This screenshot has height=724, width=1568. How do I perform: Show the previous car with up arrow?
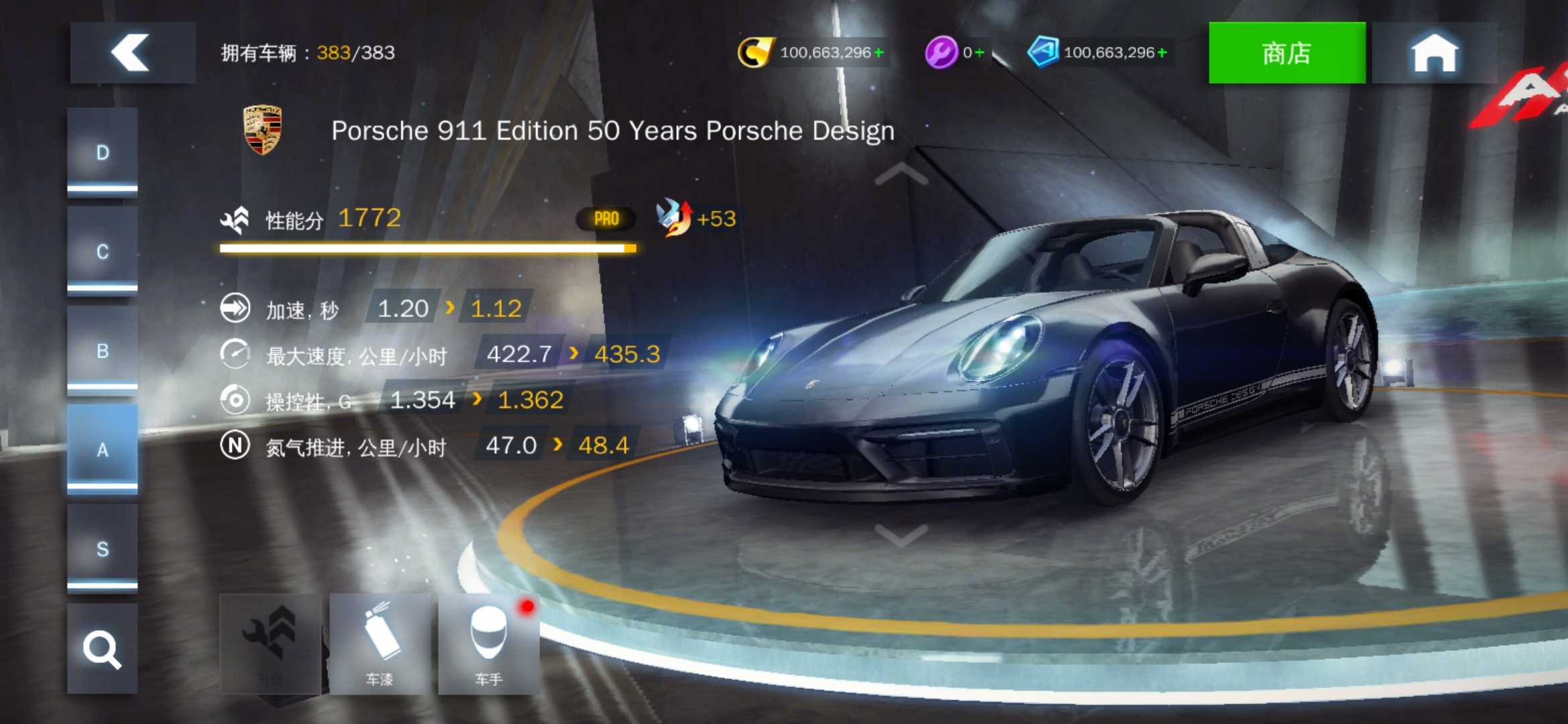pyautogui.click(x=901, y=174)
